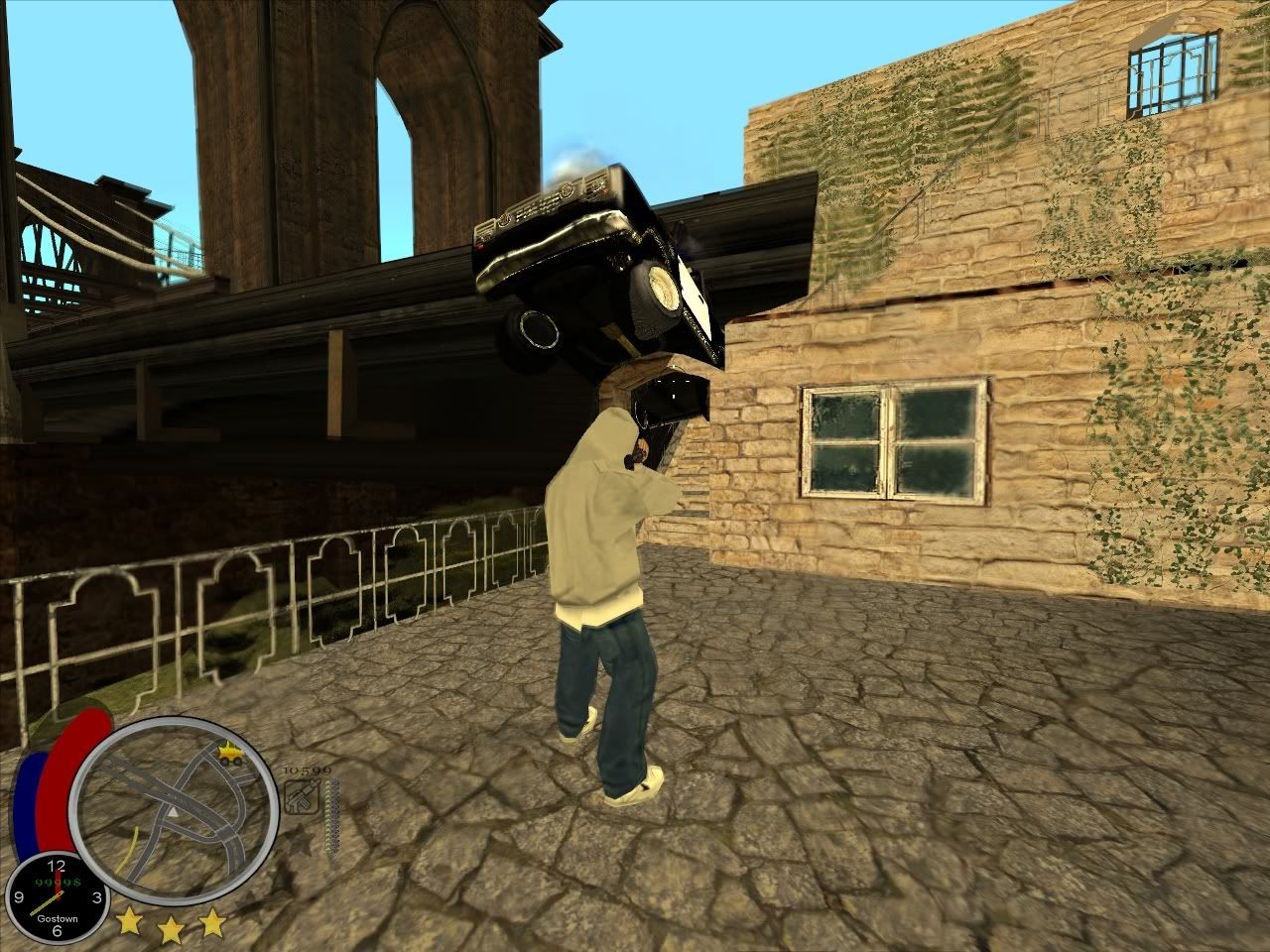Click the yellow vehicle blip on the radar
This screenshot has width=1270, height=952.
click(x=229, y=753)
